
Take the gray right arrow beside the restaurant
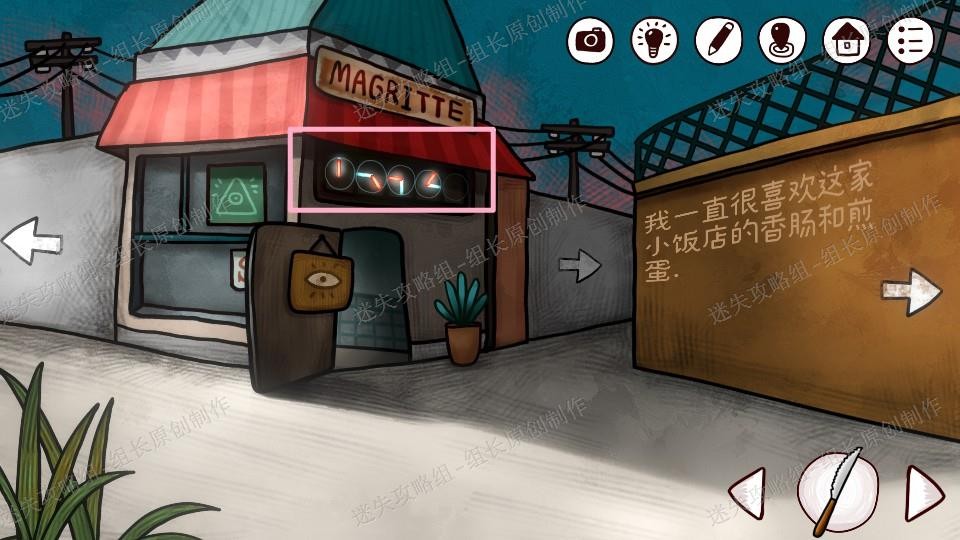[x=580, y=265]
